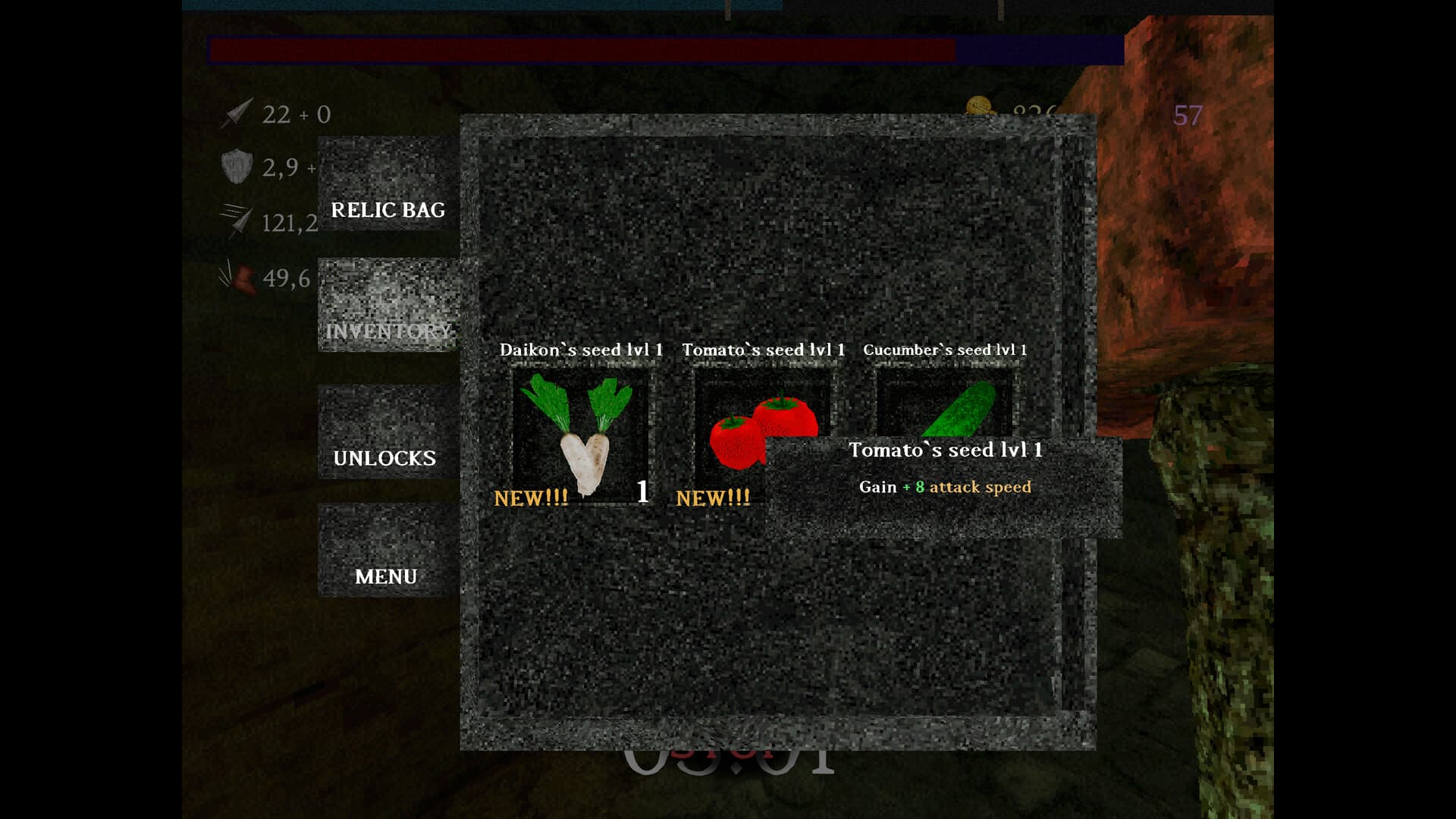Click the NEW!!! badge under the Daikon seed
Image resolution: width=1456 pixels, height=819 pixels.
tap(532, 498)
